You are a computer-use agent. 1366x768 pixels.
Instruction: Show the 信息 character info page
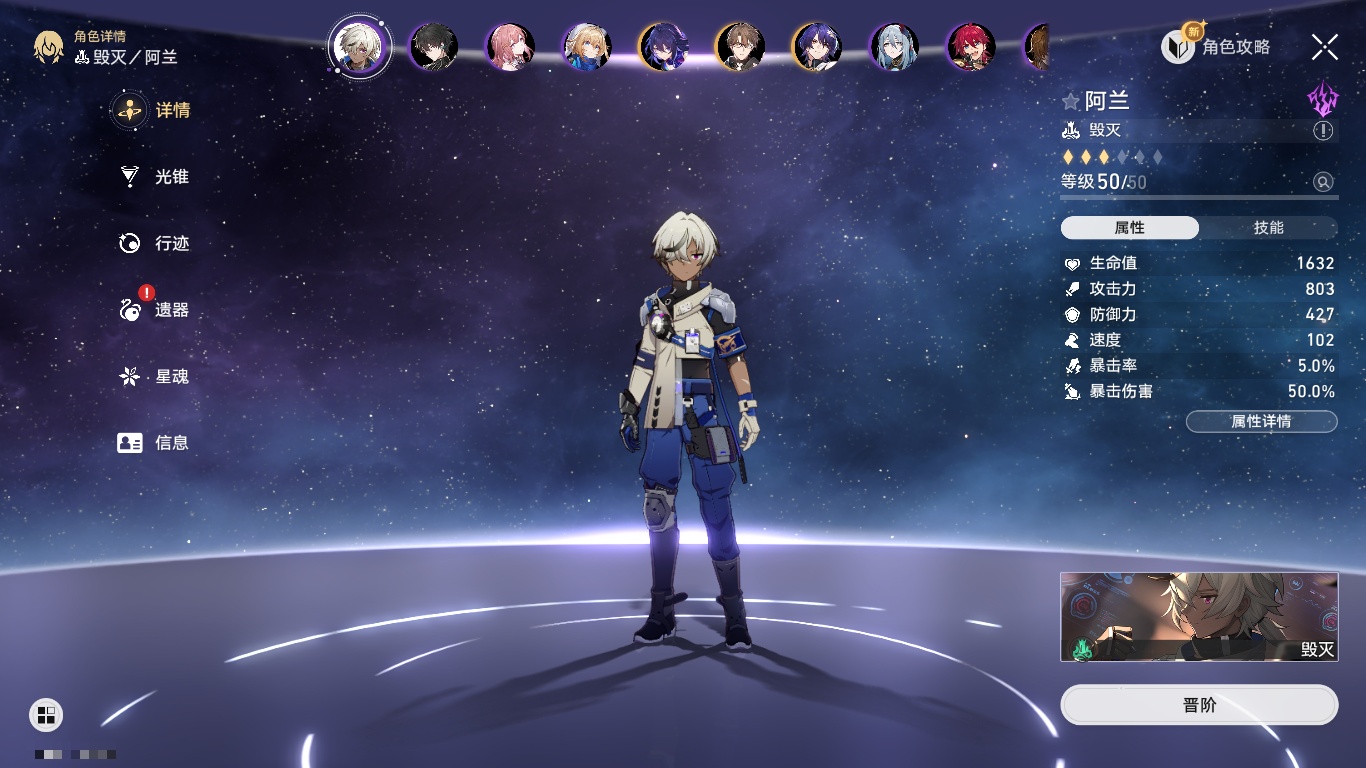[154, 442]
